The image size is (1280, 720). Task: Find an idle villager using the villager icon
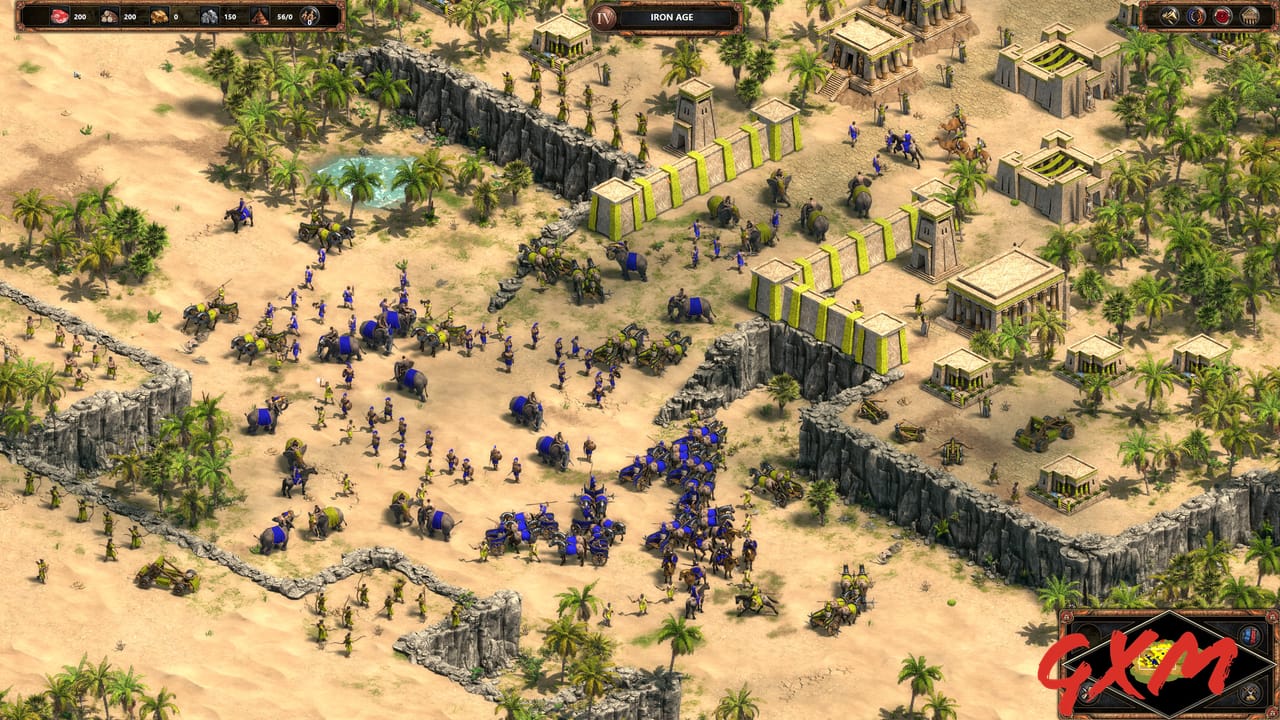(310, 16)
